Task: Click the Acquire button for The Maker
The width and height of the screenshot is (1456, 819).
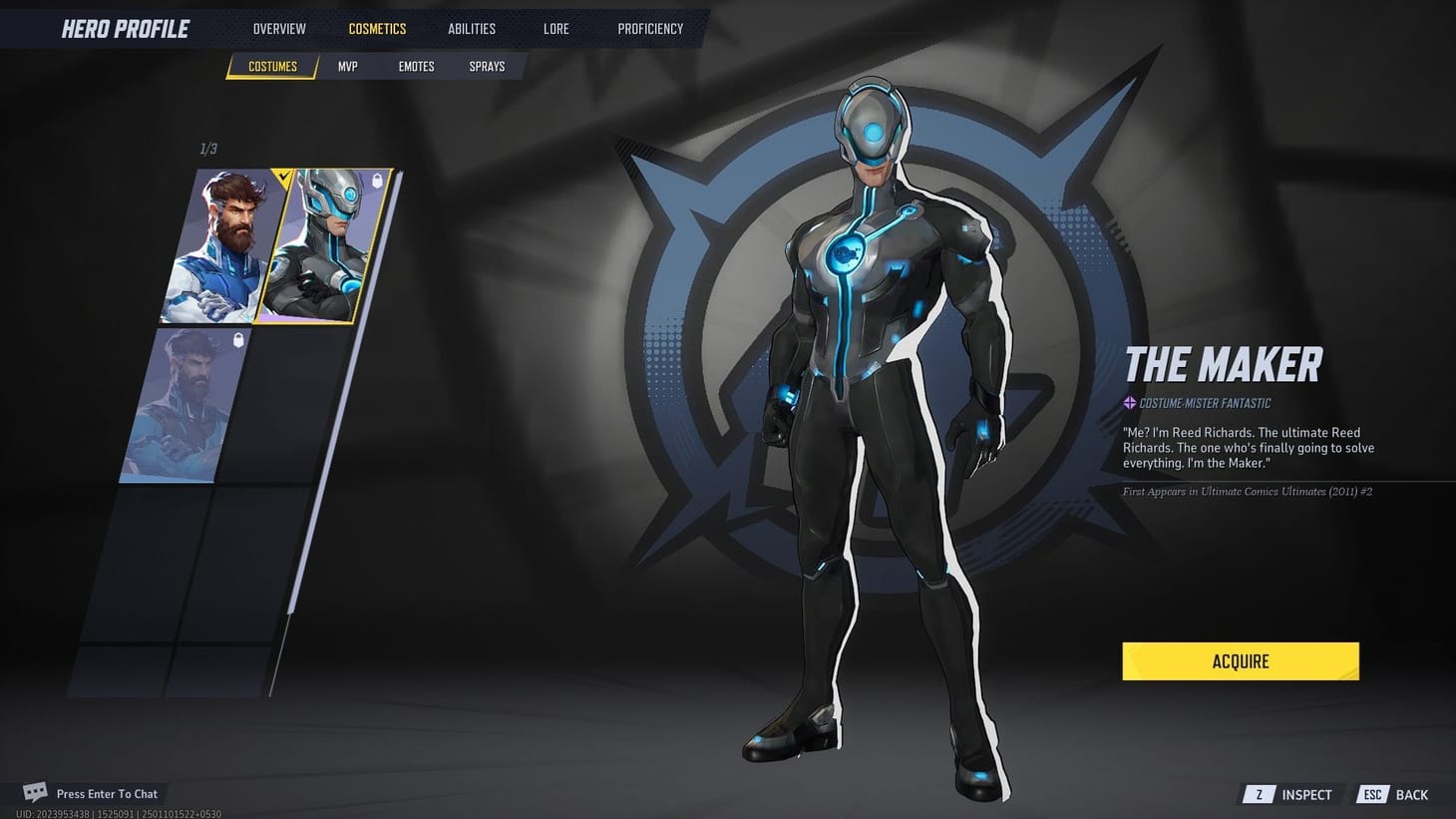Action: point(1240,660)
